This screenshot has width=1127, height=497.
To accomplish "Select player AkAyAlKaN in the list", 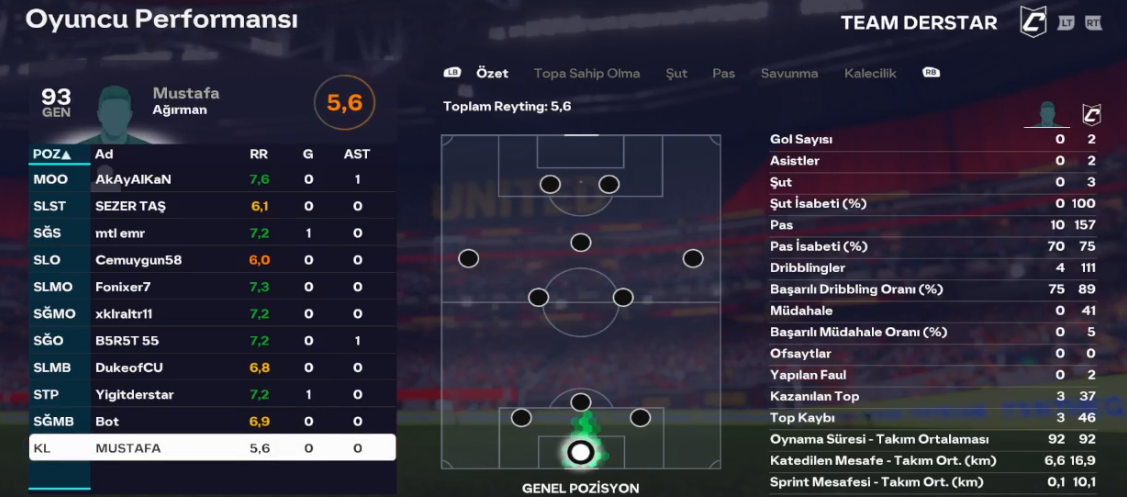I will point(212,180).
